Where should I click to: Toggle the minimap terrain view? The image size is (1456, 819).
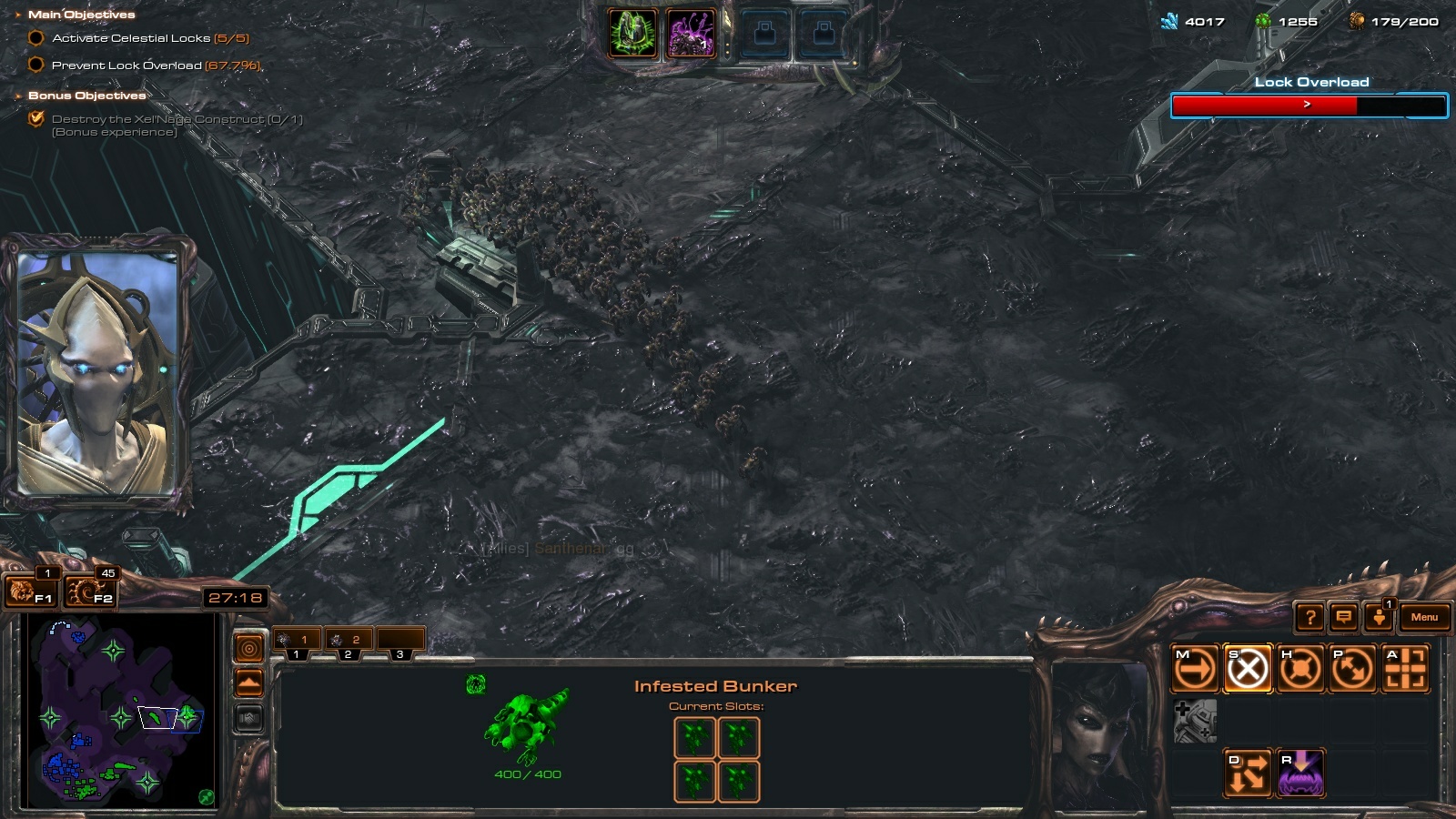248,682
